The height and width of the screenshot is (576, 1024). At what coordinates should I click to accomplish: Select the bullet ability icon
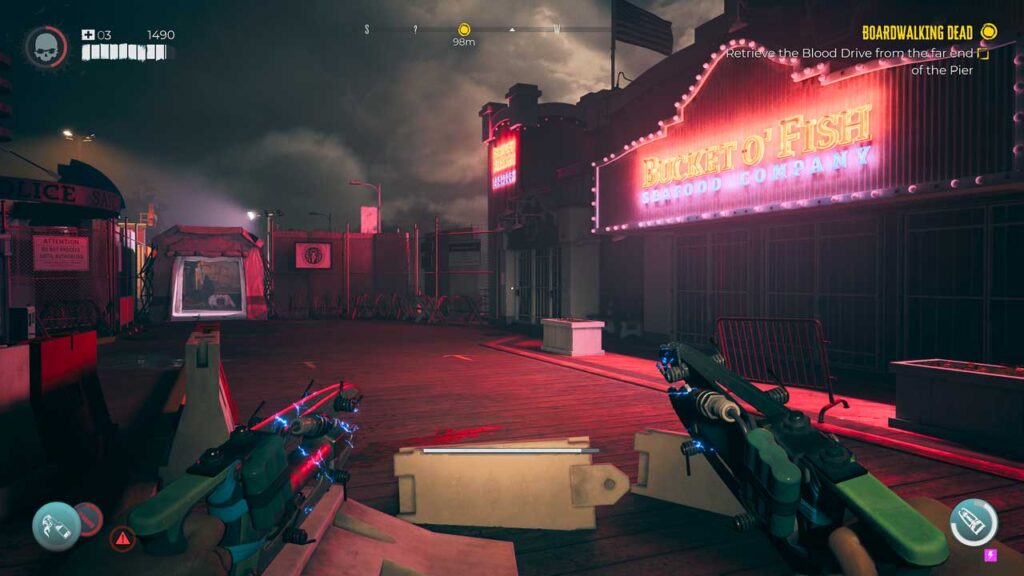973,522
